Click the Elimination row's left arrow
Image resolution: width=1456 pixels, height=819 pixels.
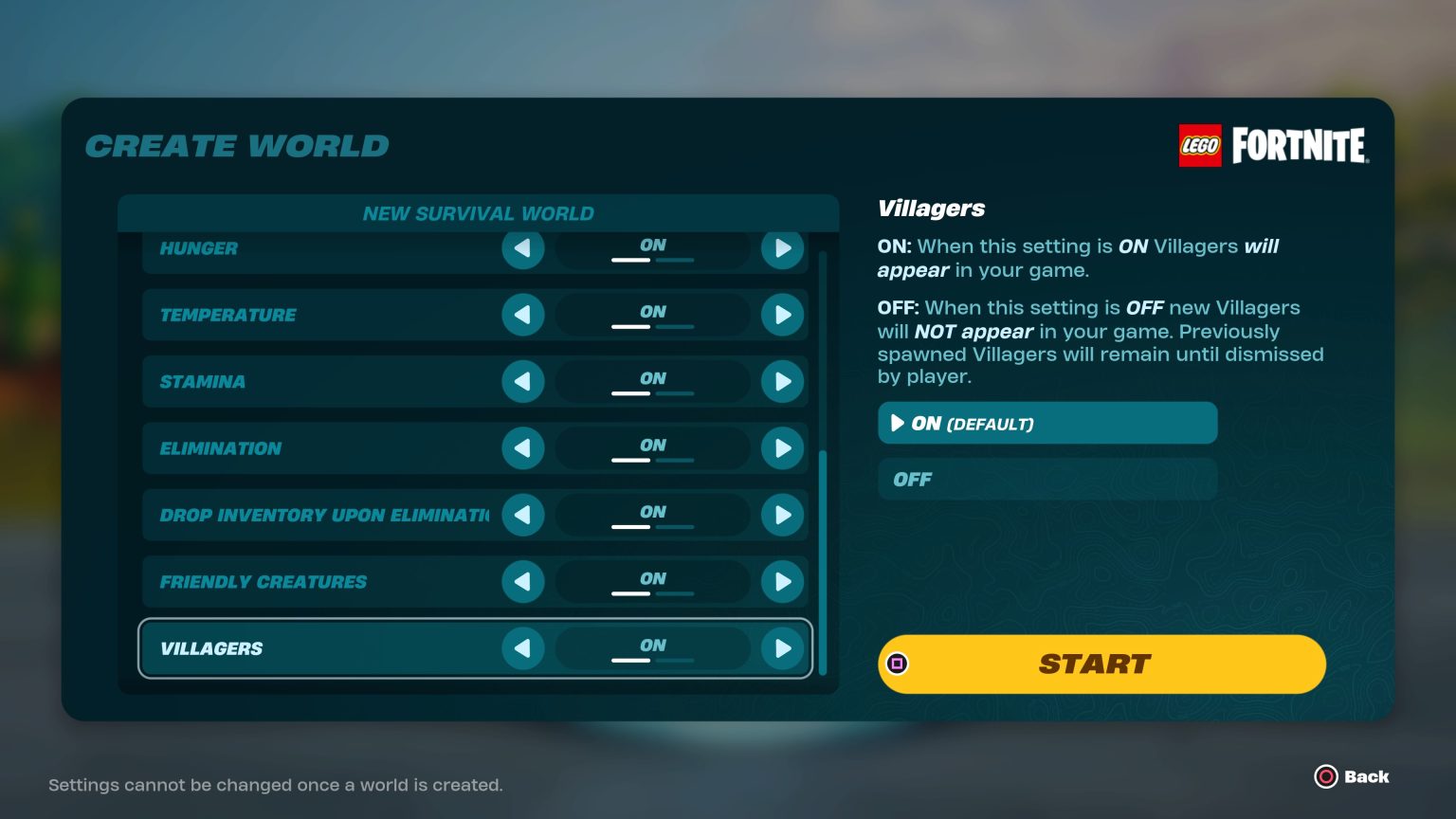tap(522, 448)
